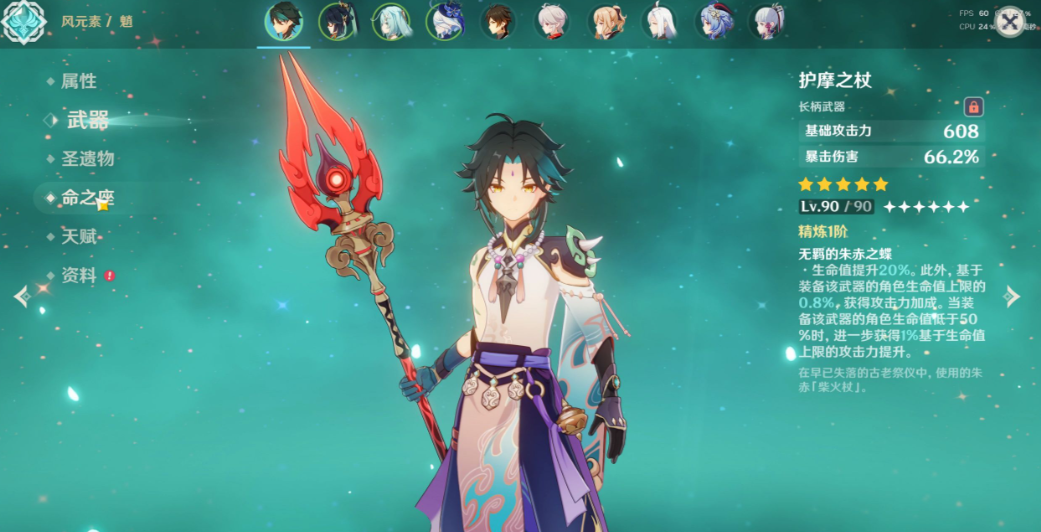Open the 圣遗物 artifacts section
The height and width of the screenshot is (532, 1041).
tap(87, 159)
